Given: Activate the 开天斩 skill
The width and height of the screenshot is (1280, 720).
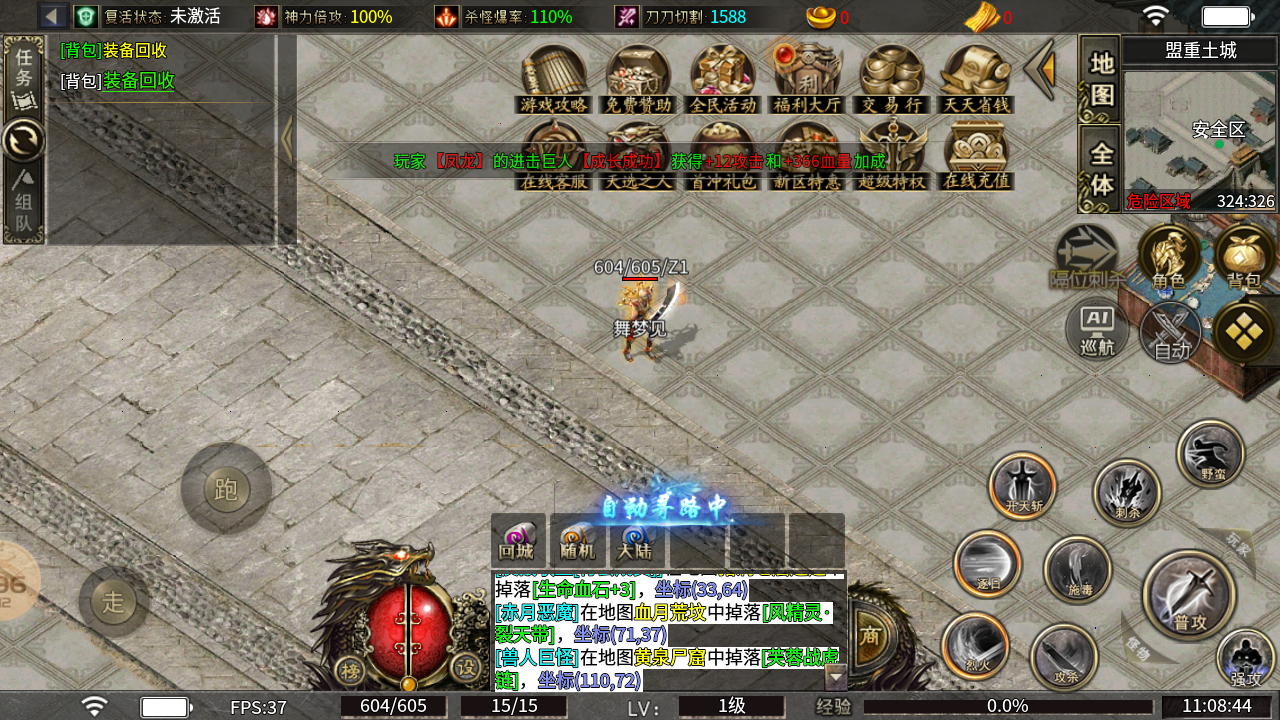Looking at the screenshot, I should coord(1023,486).
